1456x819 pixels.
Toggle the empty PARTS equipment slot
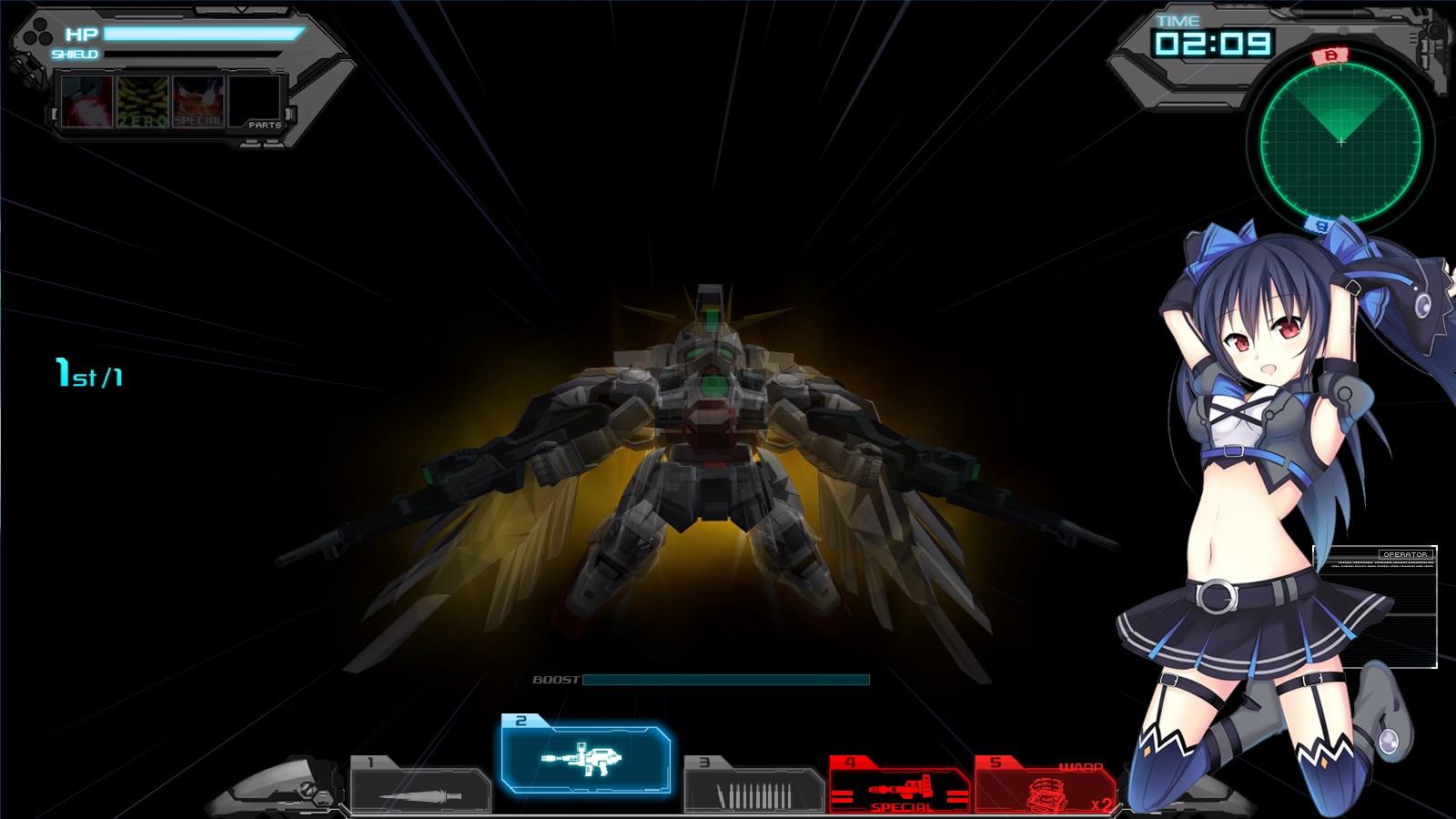pyautogui.click(x=256, y=100)
